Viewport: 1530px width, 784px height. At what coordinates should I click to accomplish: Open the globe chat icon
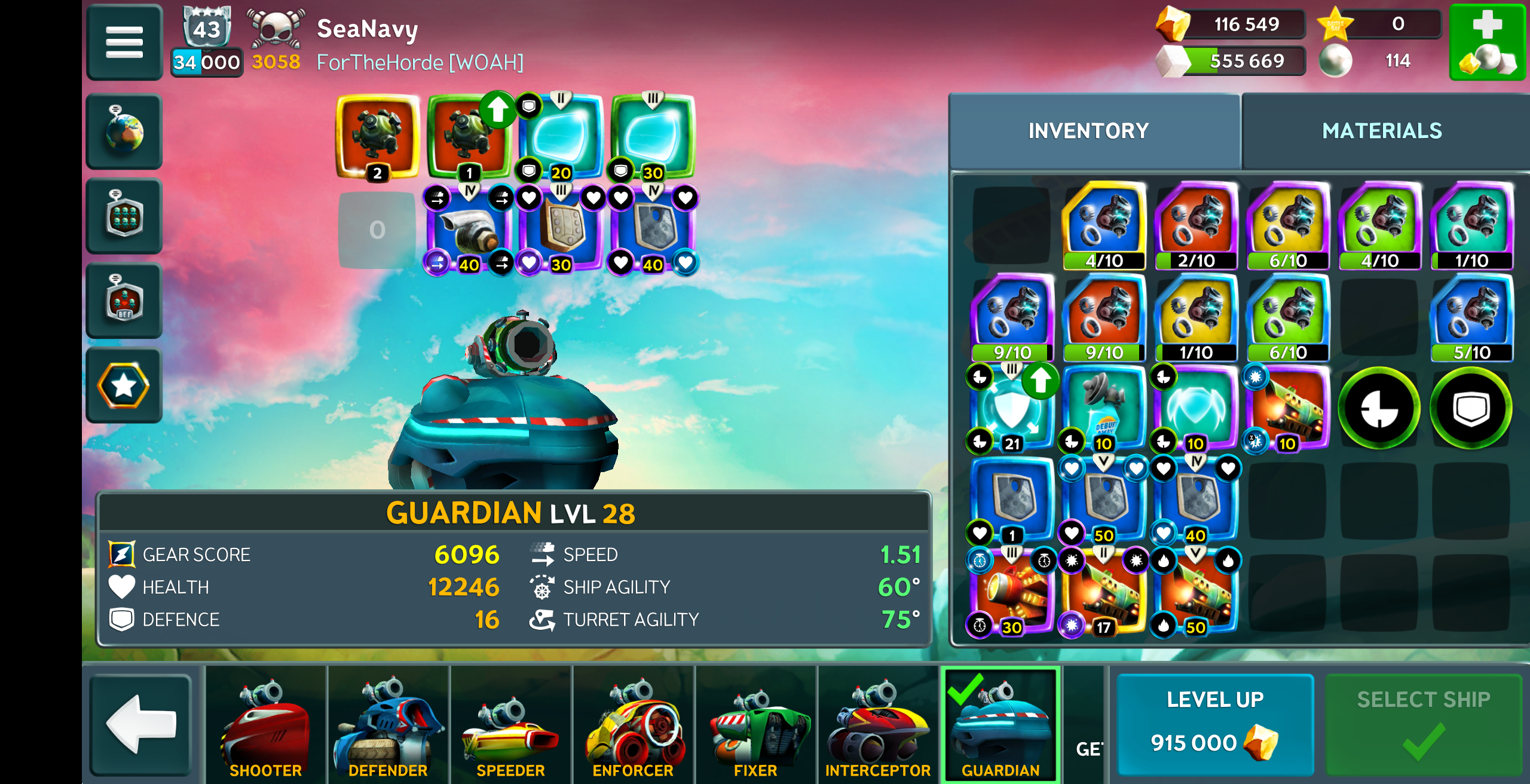pos(124,131)
